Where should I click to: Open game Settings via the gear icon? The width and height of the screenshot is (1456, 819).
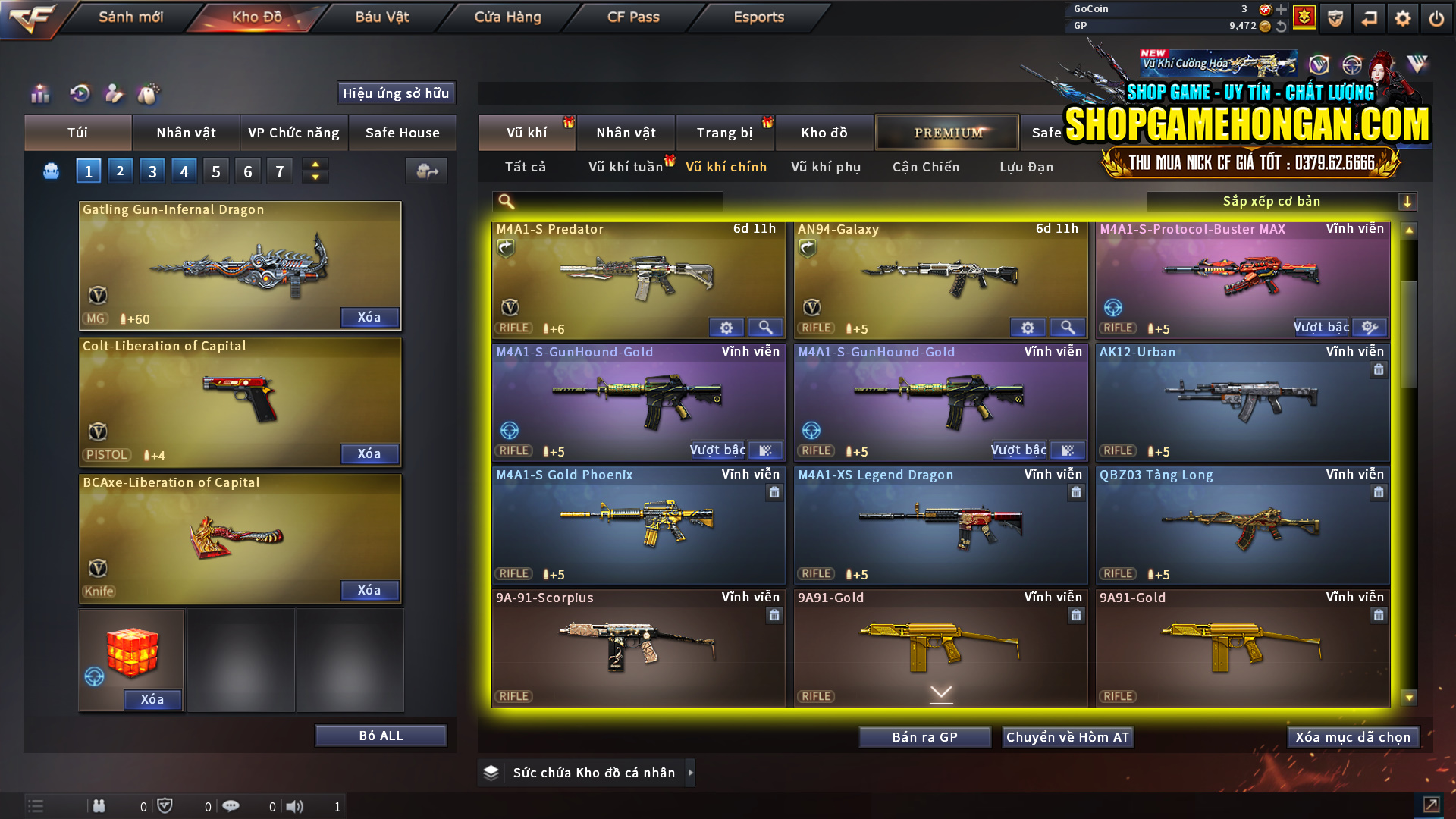(x=1402, y=17)
